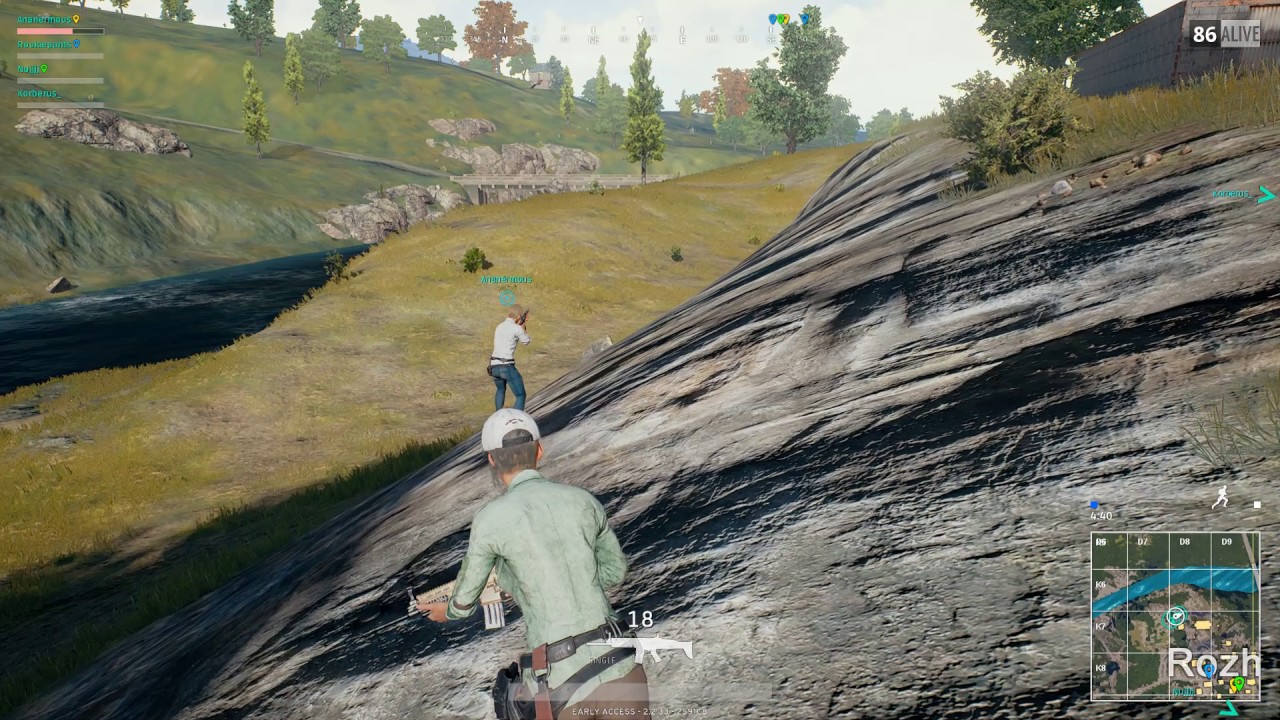1280x720 pixels.
Task: Click the Korberus_ offscreen teammate indicator arrow
Action: (1267, 194)
